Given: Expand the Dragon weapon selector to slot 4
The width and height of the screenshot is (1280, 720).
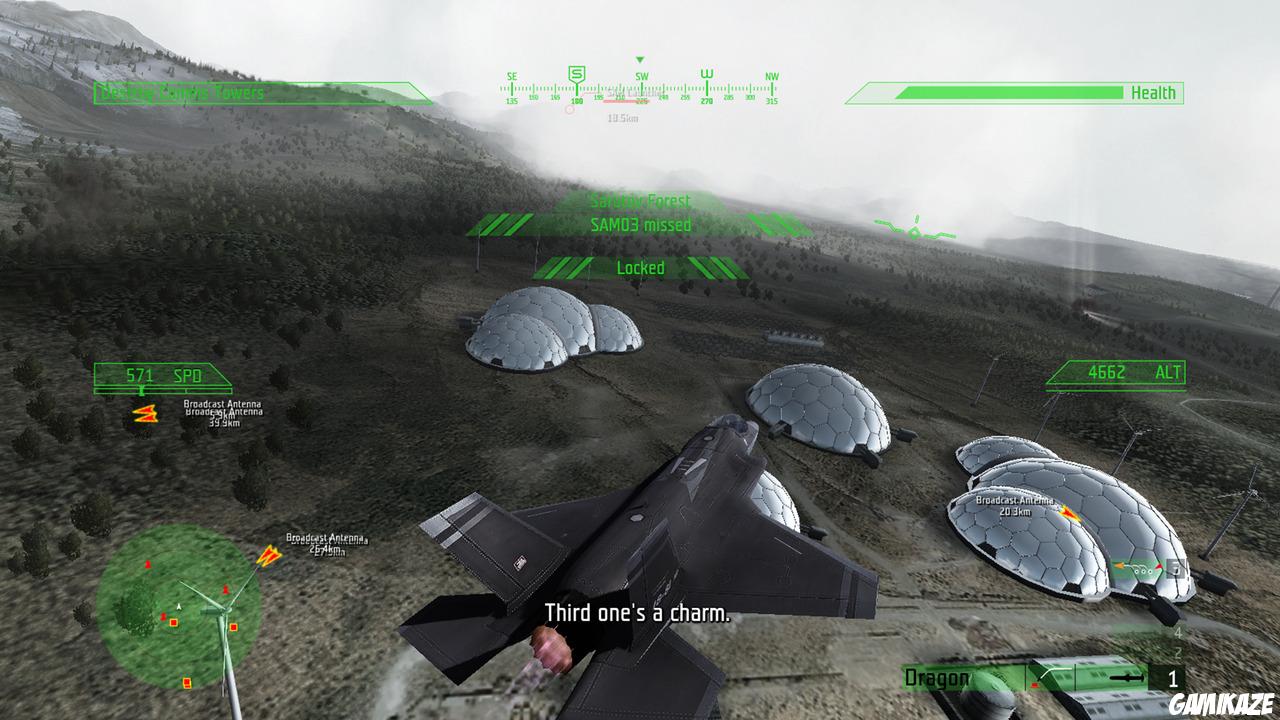Looking at the screenshot, I should [x=1177, y=633].
